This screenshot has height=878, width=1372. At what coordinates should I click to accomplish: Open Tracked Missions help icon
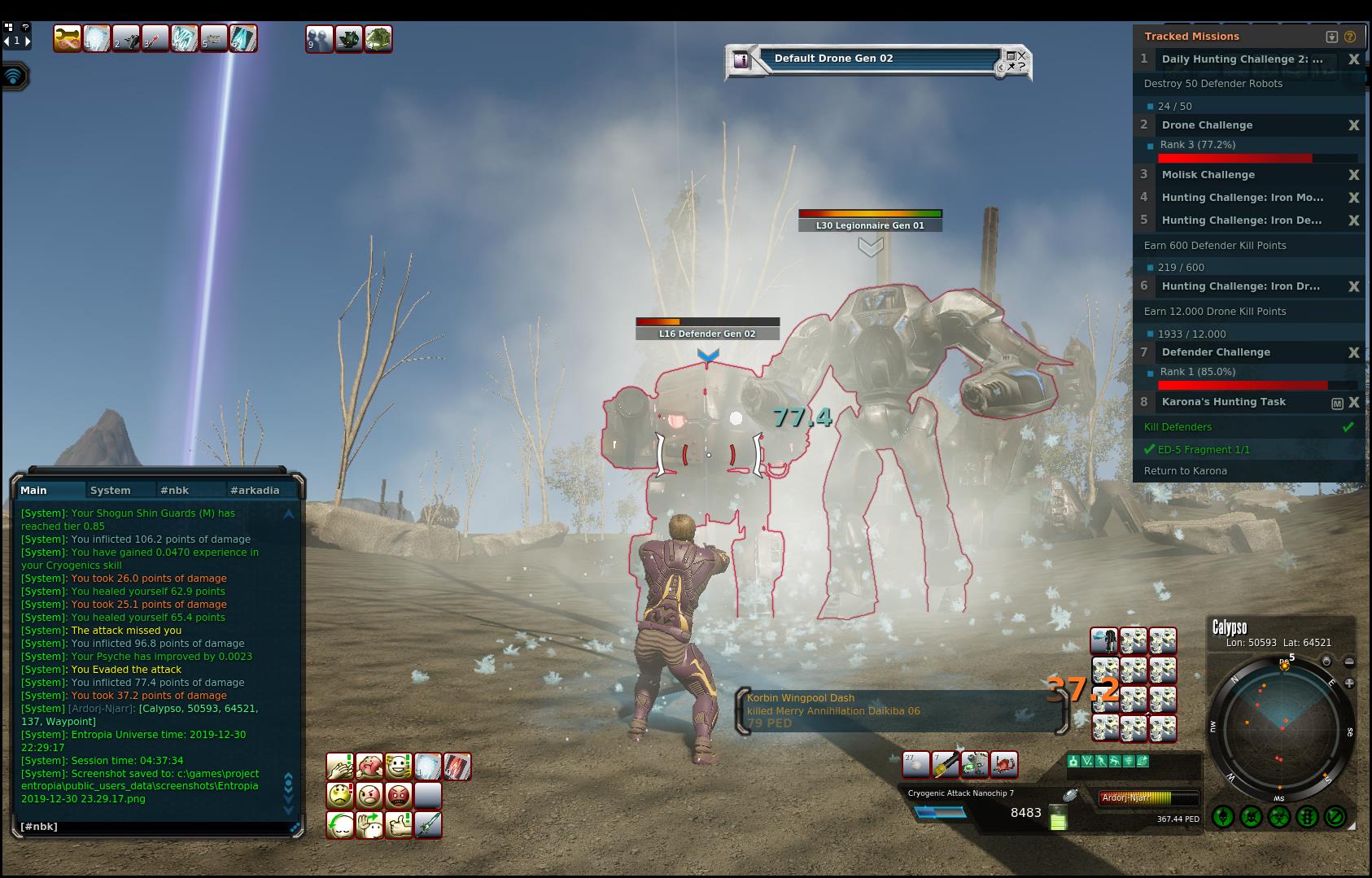[x=1350, y=37]
